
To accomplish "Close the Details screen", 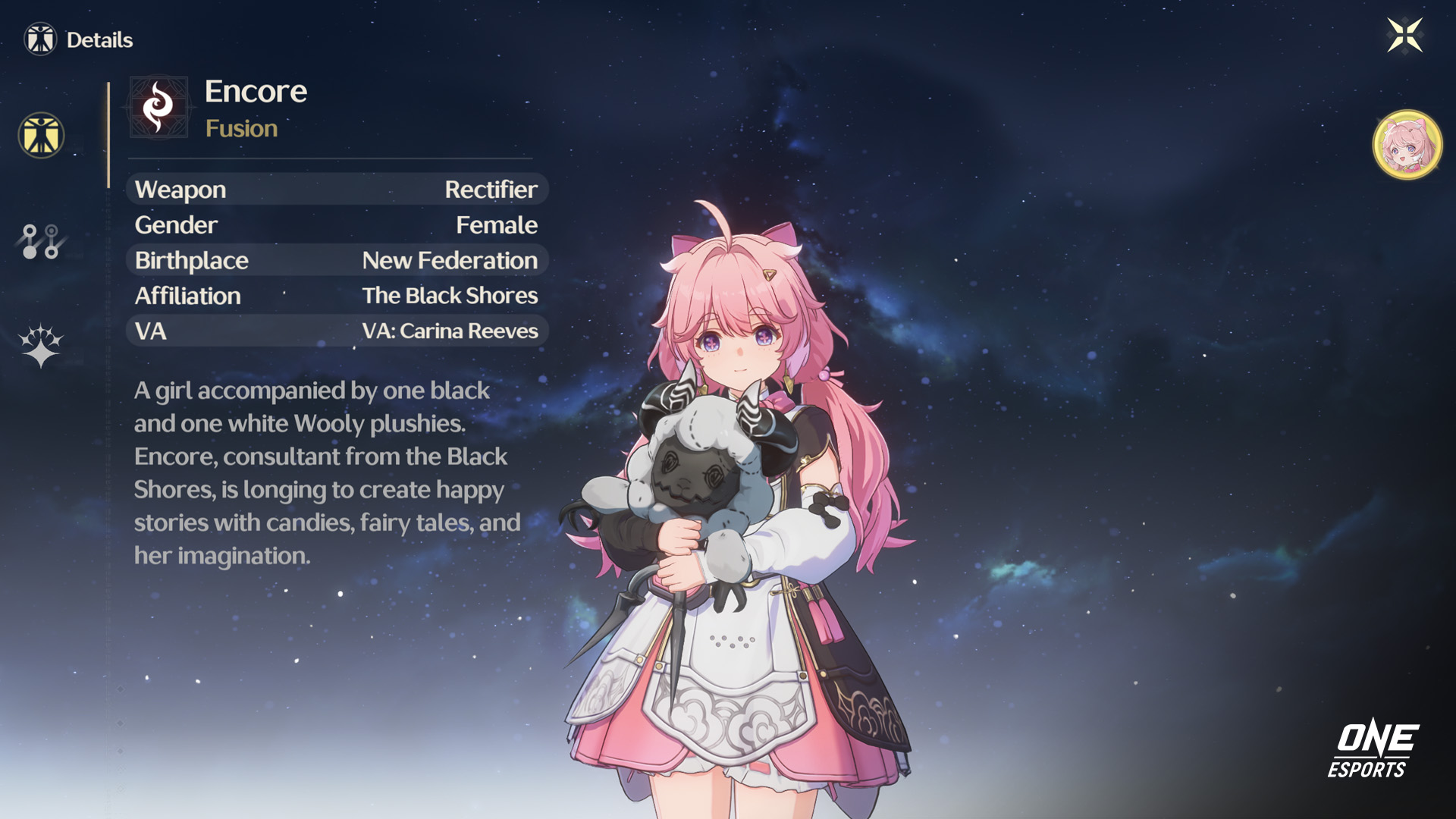I will [x=1404, y=36].
